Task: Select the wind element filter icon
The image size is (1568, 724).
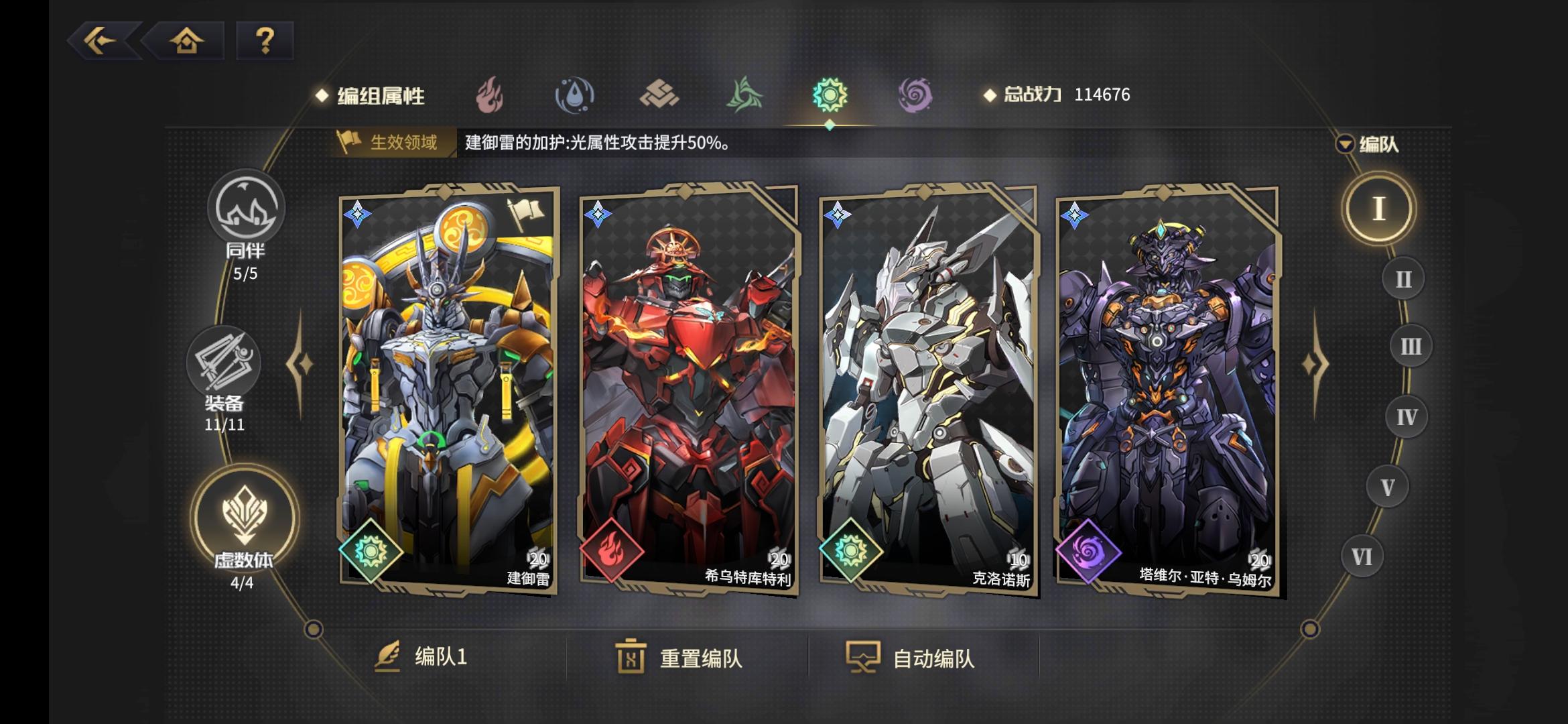Action: pyautogui.click(x=746, y=96)
